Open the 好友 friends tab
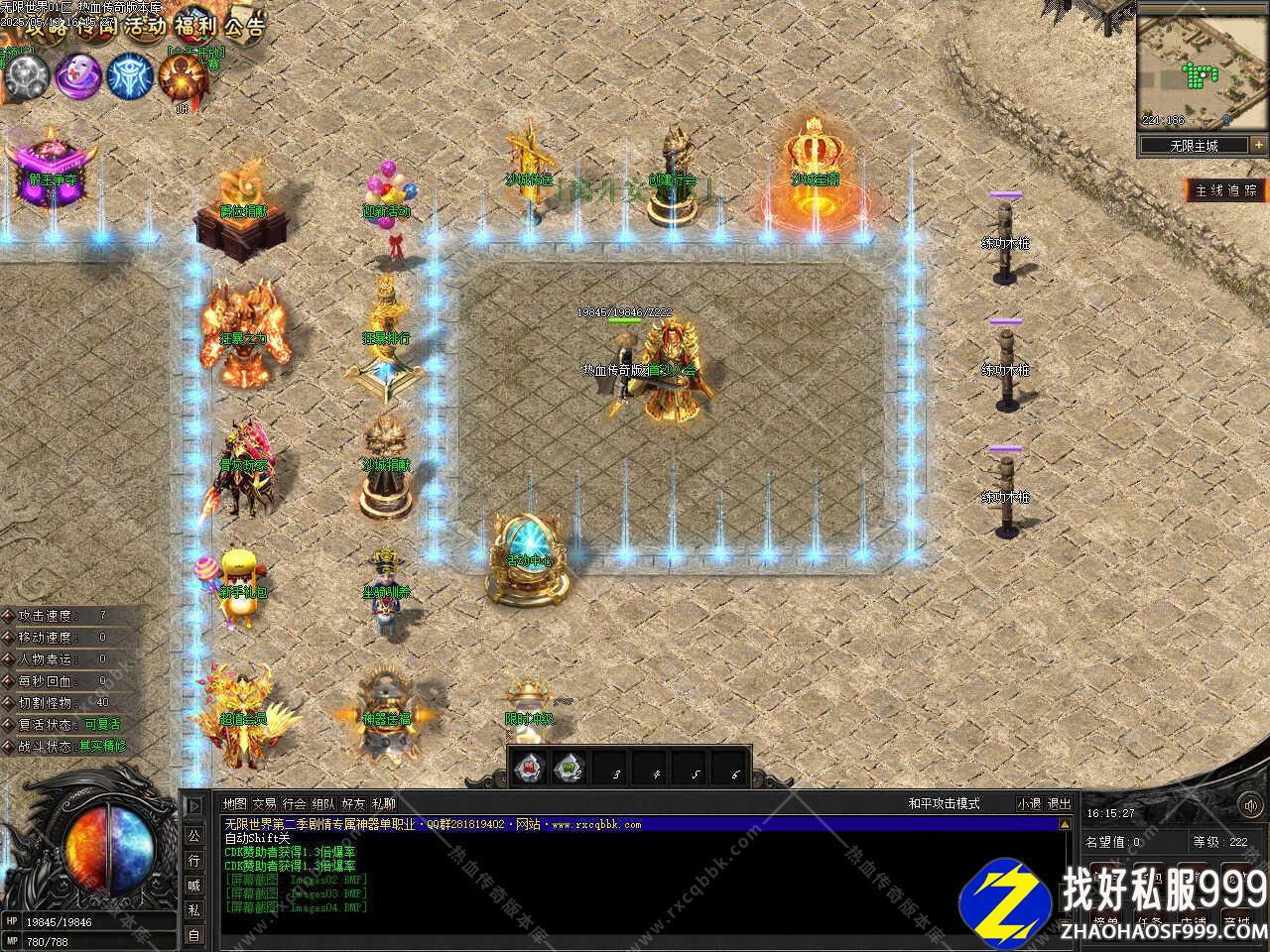Image resolution: width=1270 pixels, height=952 pixels. [353, 804]
